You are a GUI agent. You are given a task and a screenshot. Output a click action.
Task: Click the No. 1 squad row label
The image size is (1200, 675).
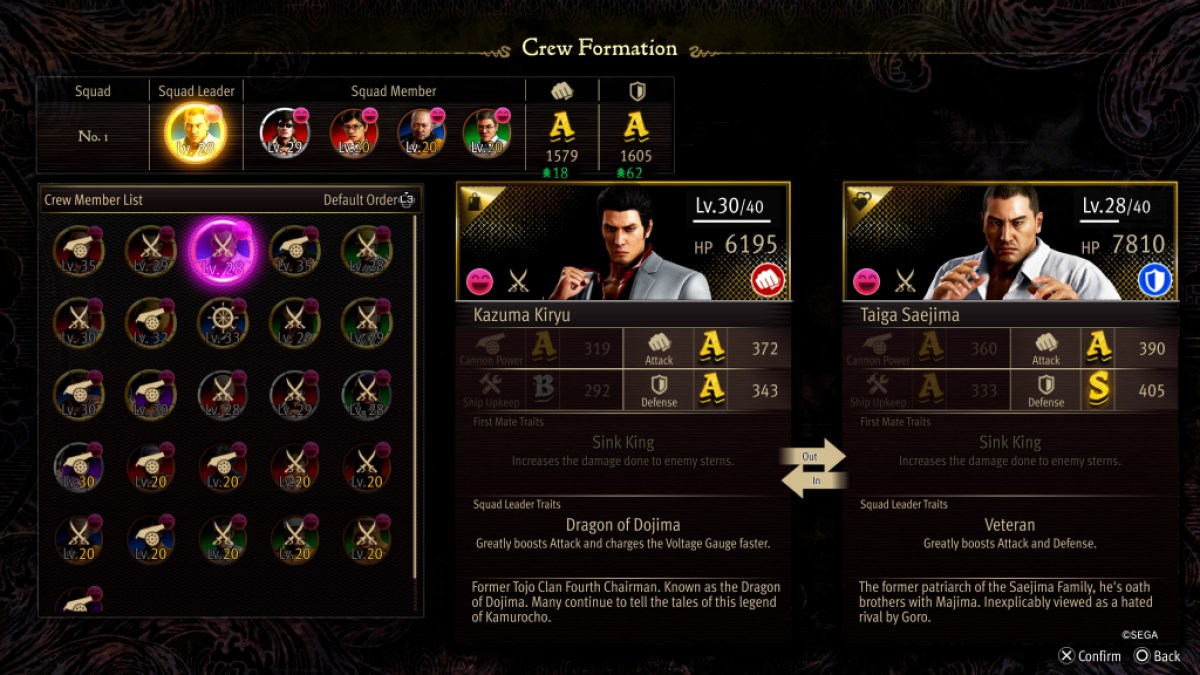pyautogui.click(x=93, y=136)
